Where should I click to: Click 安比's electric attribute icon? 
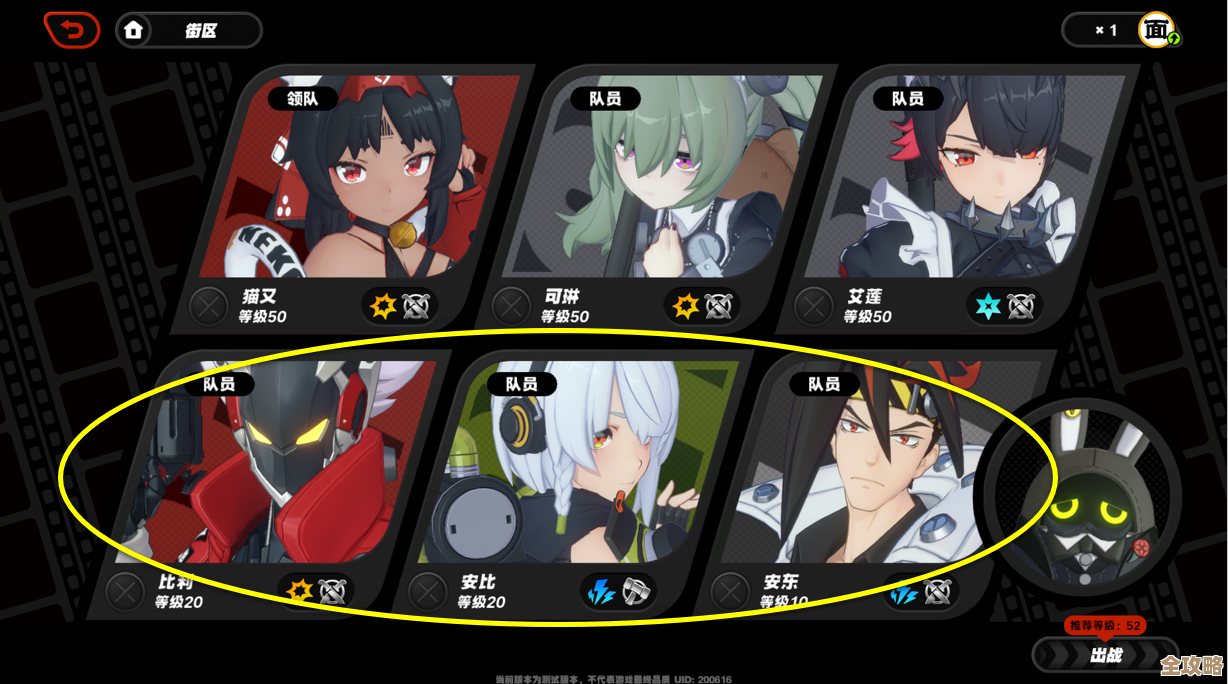click(601, 592)
